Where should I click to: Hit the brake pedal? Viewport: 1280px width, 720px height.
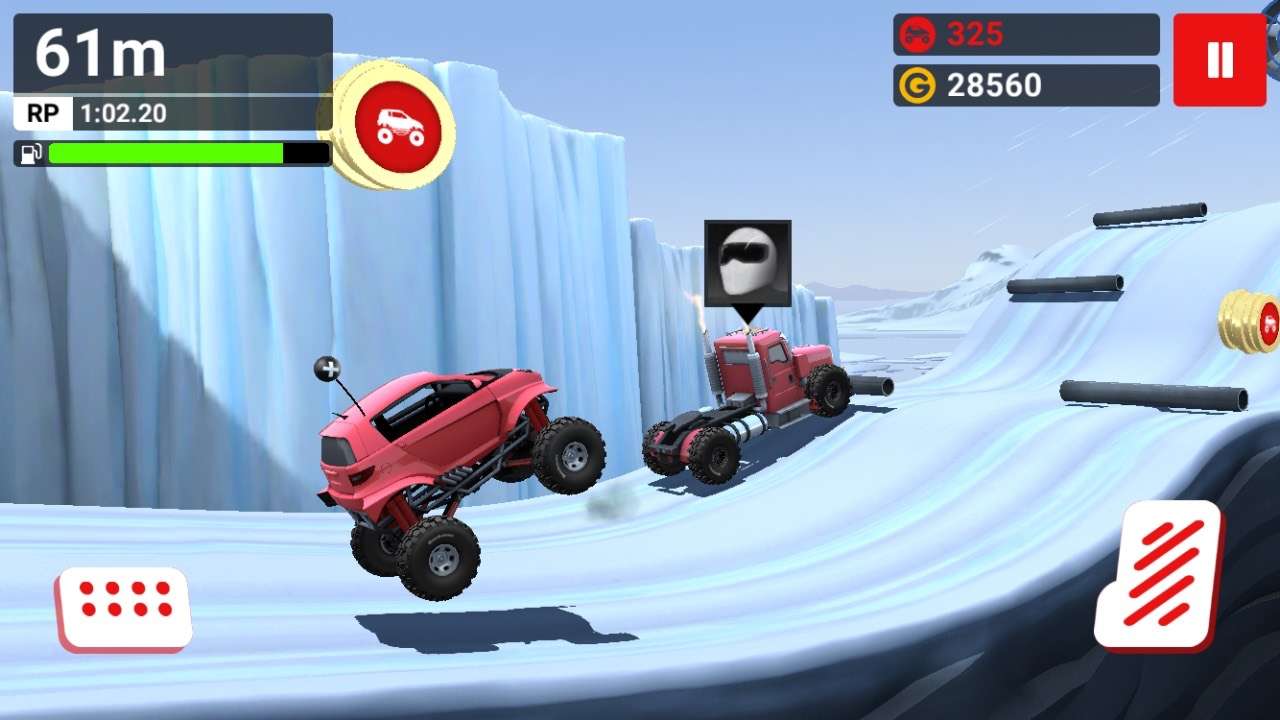pyautogui.click(x=125, y=608)
